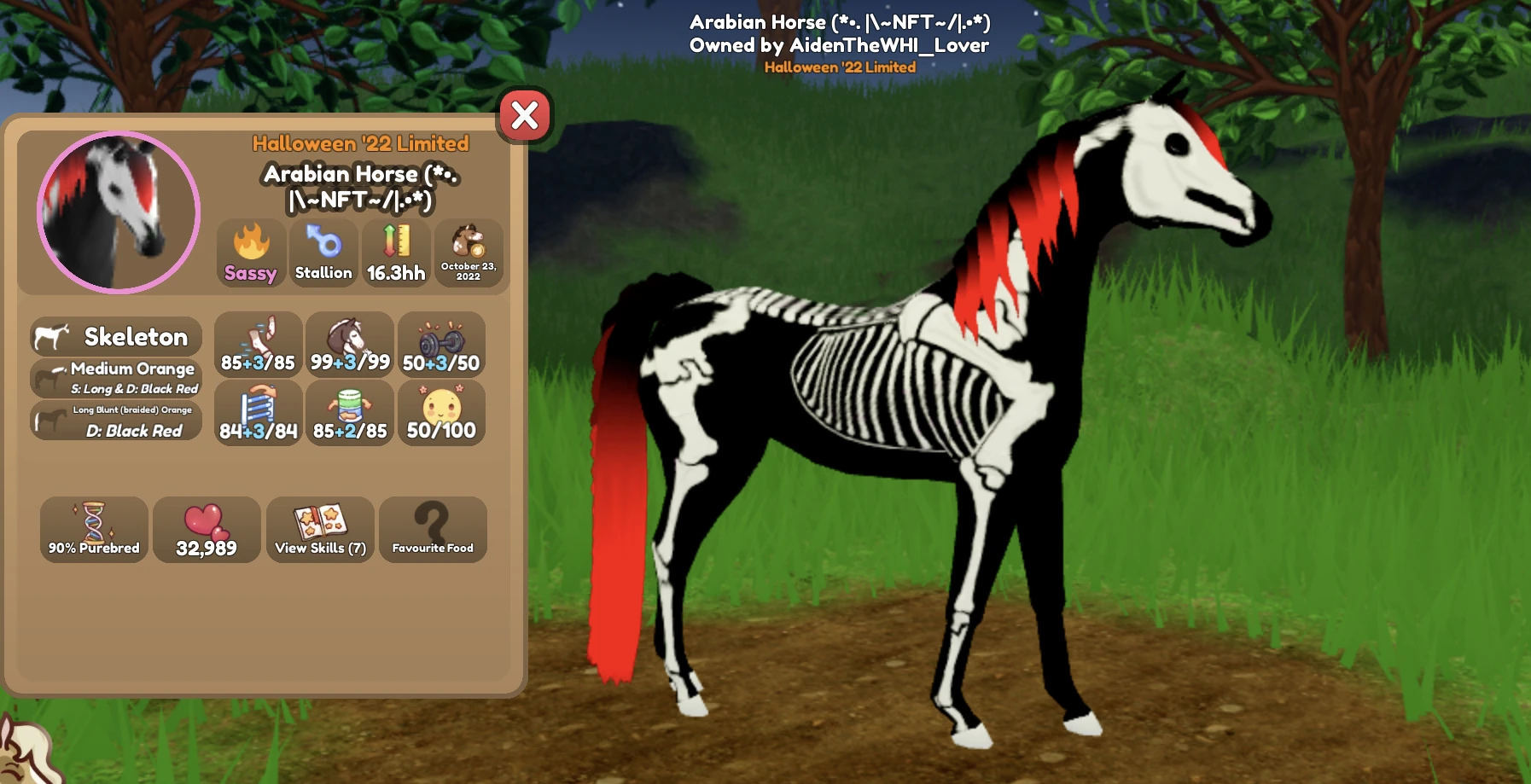Click the Skeleton coat type button
Screen dimensions: 1531x784
(116, 337)
